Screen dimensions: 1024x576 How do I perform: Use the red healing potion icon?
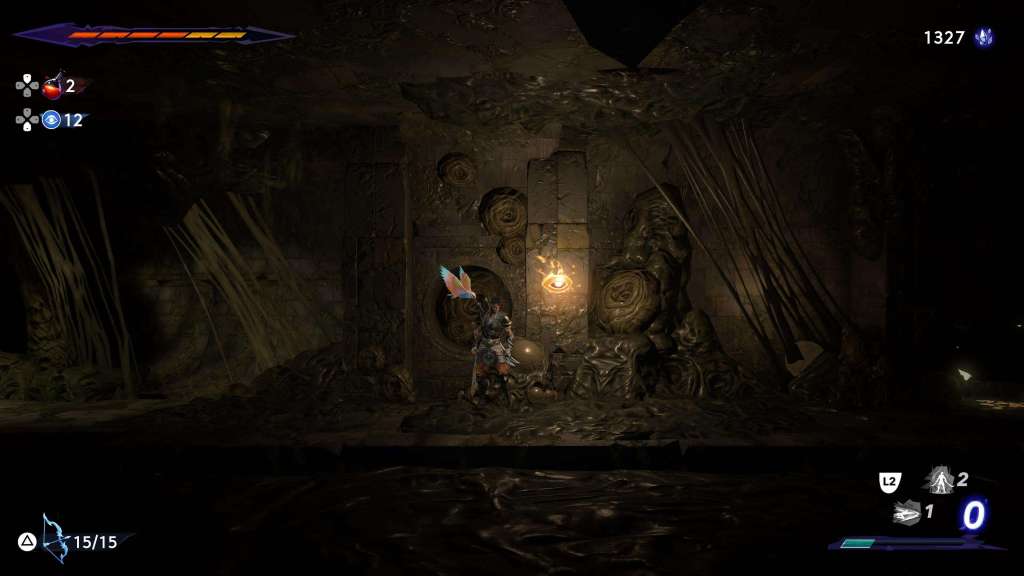click(x=52, y=86)
